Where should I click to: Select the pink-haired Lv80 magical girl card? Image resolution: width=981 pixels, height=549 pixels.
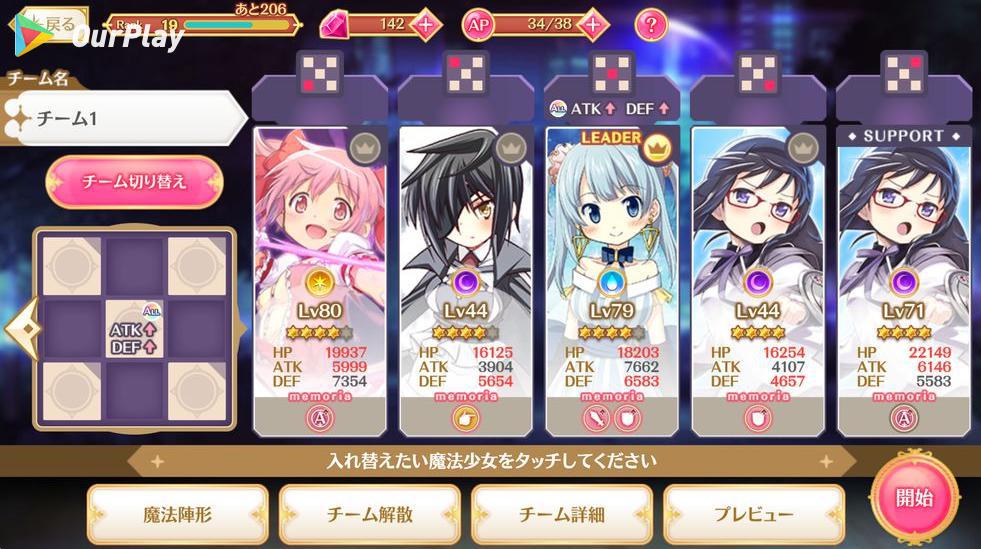319,250
